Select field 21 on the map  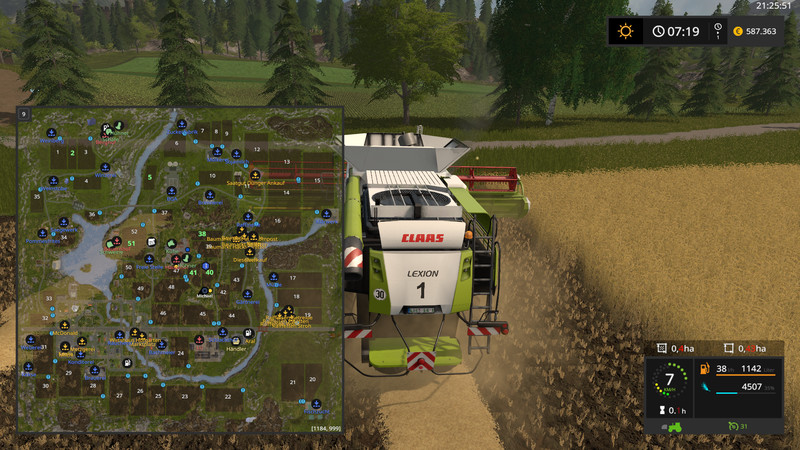pos(292,382)
